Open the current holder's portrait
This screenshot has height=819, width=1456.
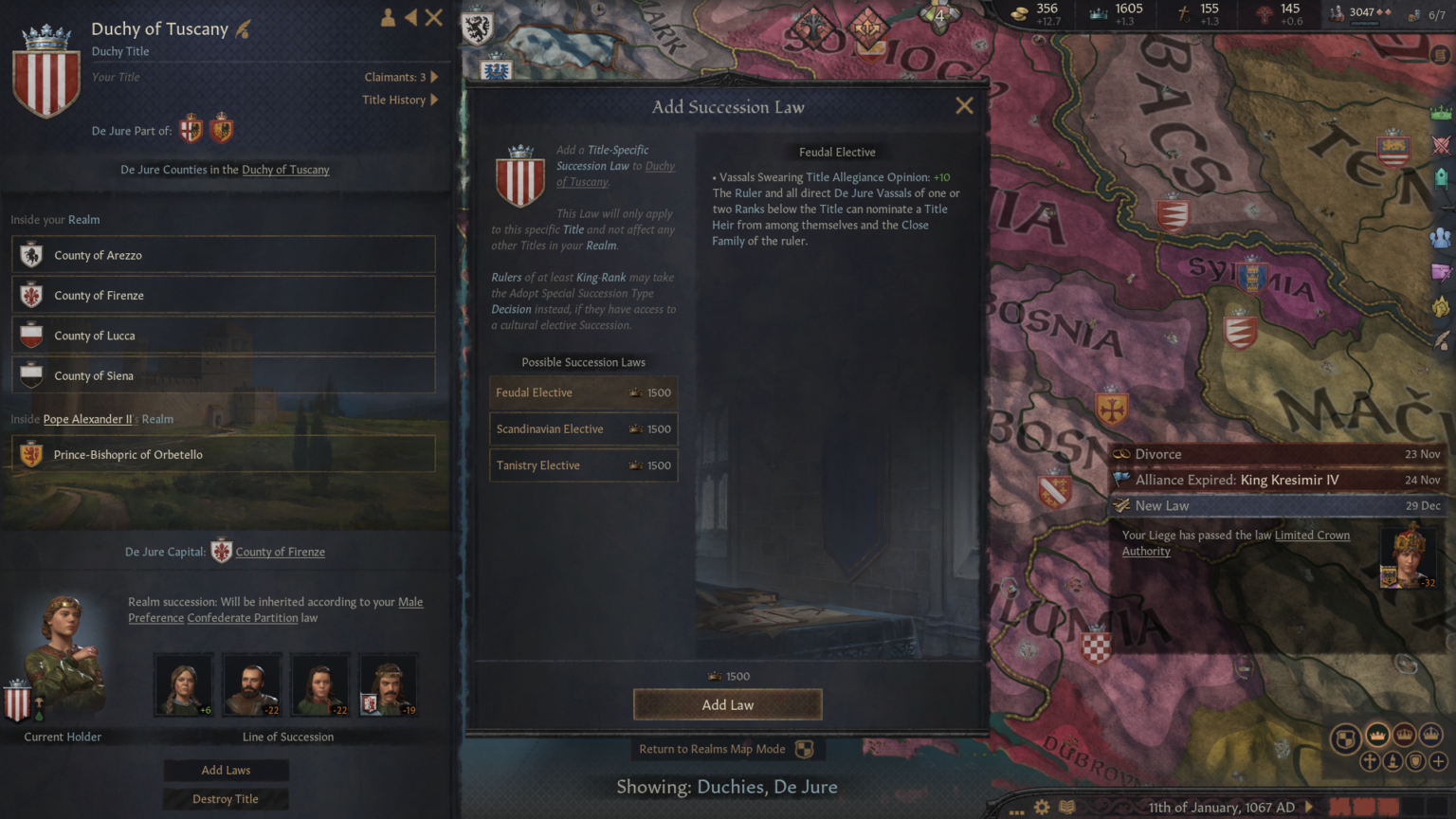click(x=63, y=654)
